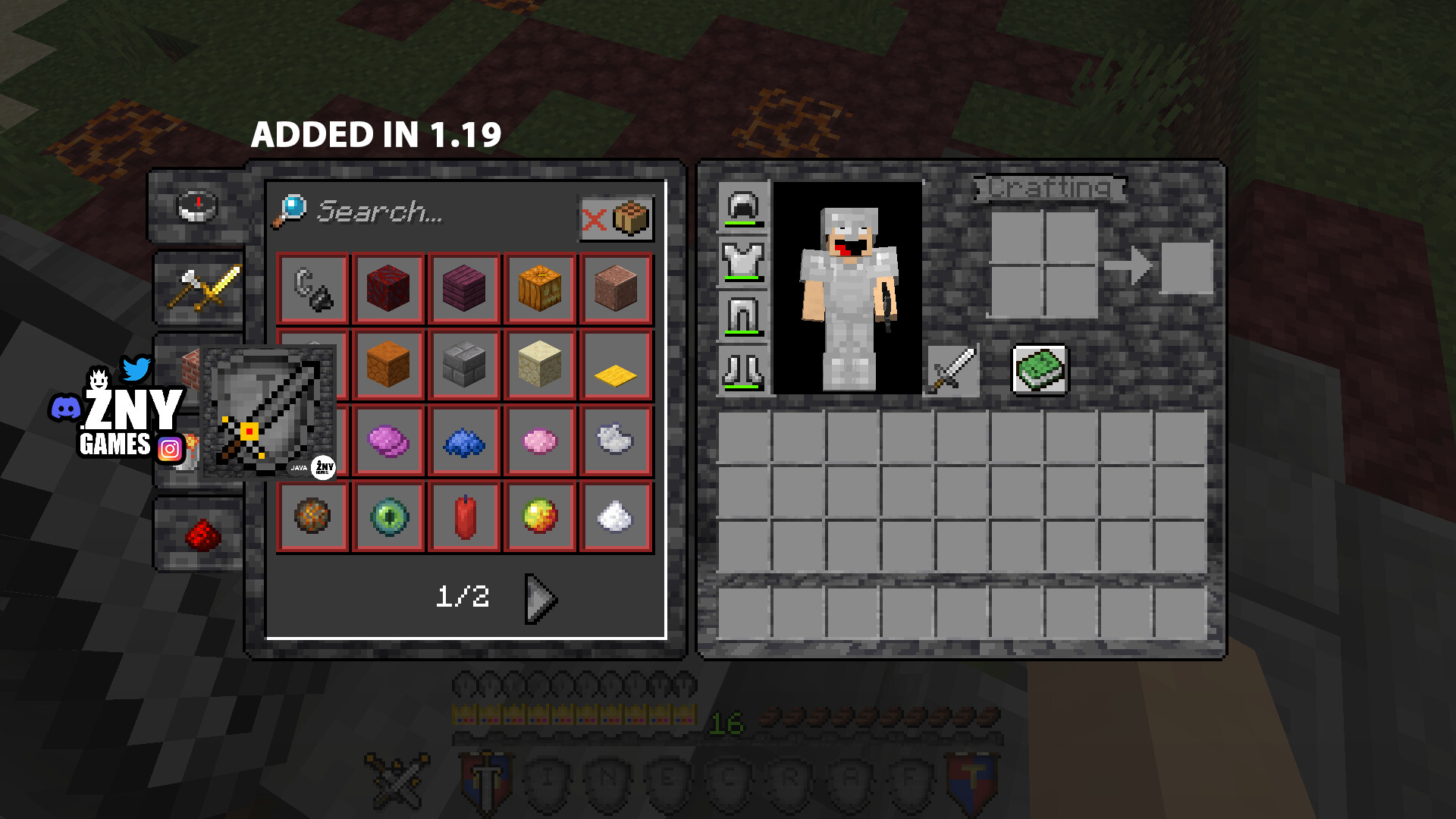Click the helmet armor slot
This screenshot has width=1456, height=819.
pos(743,206)
